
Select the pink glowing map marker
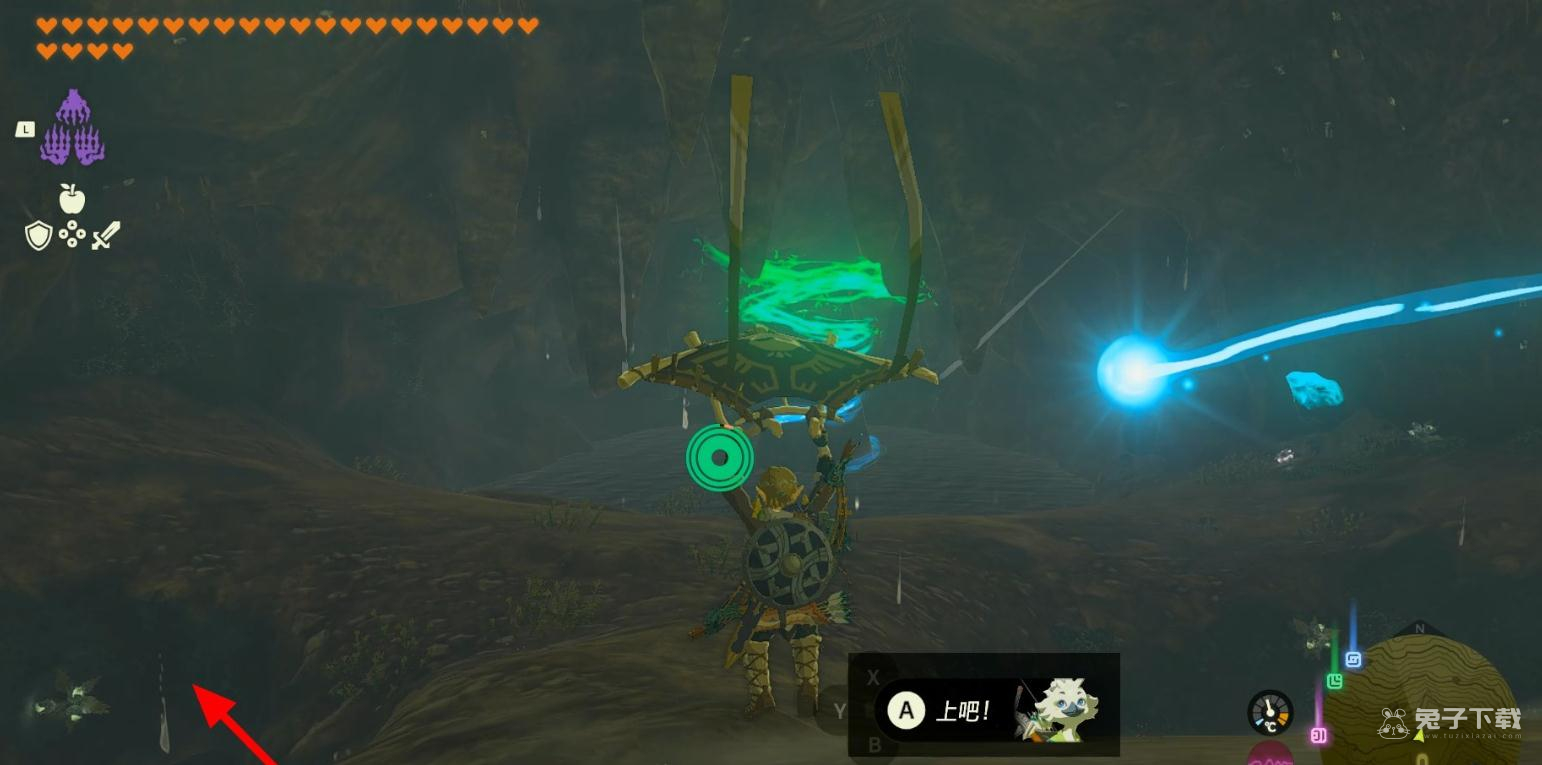(1318, 736)
